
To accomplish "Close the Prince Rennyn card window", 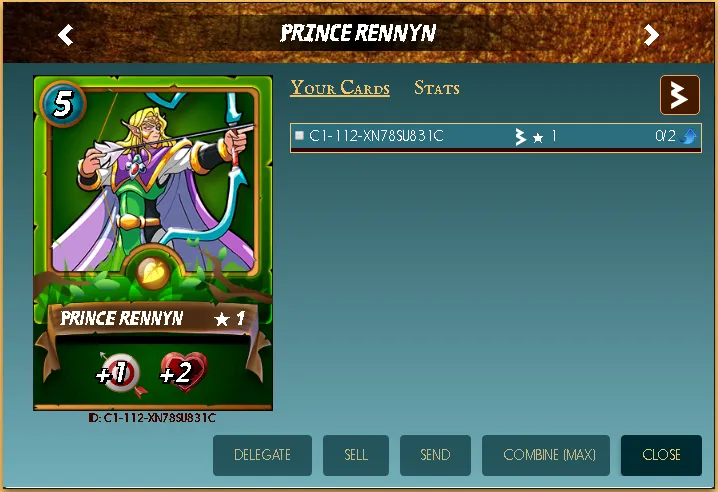I will point(661,455).
